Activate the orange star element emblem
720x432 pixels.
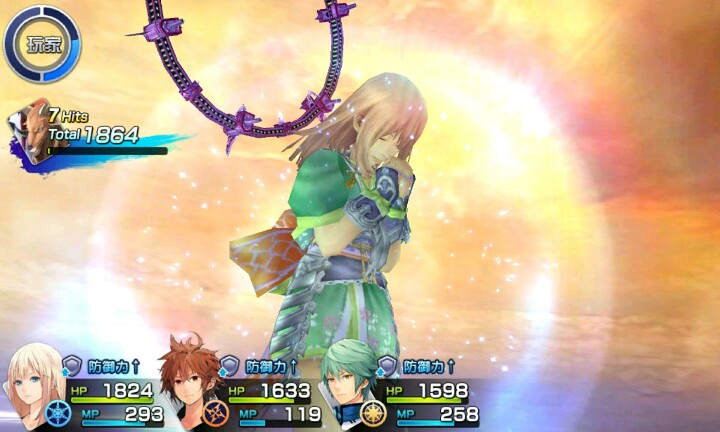pyautogui.click(x=216, y=413)
